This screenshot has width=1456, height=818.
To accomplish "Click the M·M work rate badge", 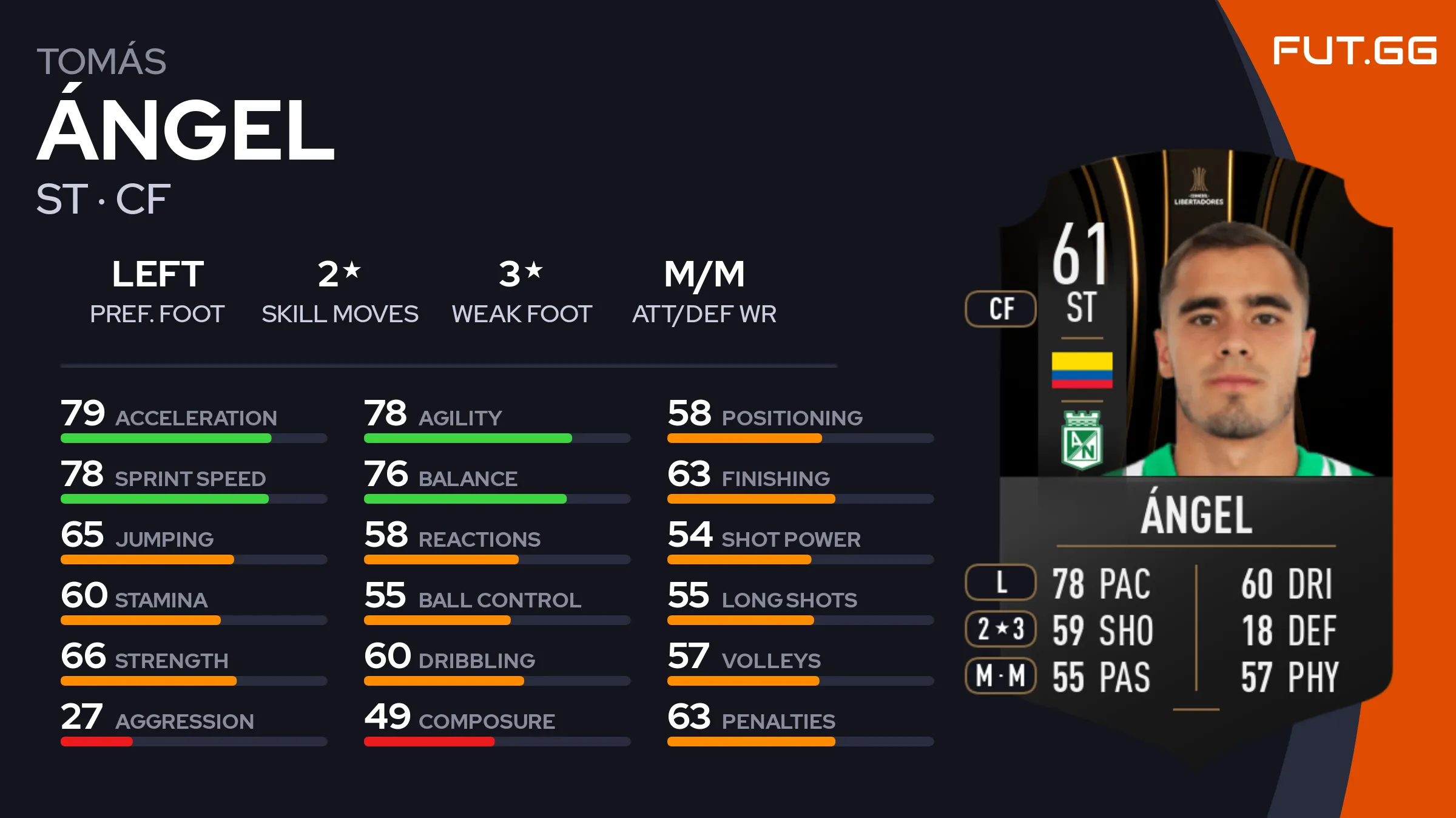I will coord(1001,675).
